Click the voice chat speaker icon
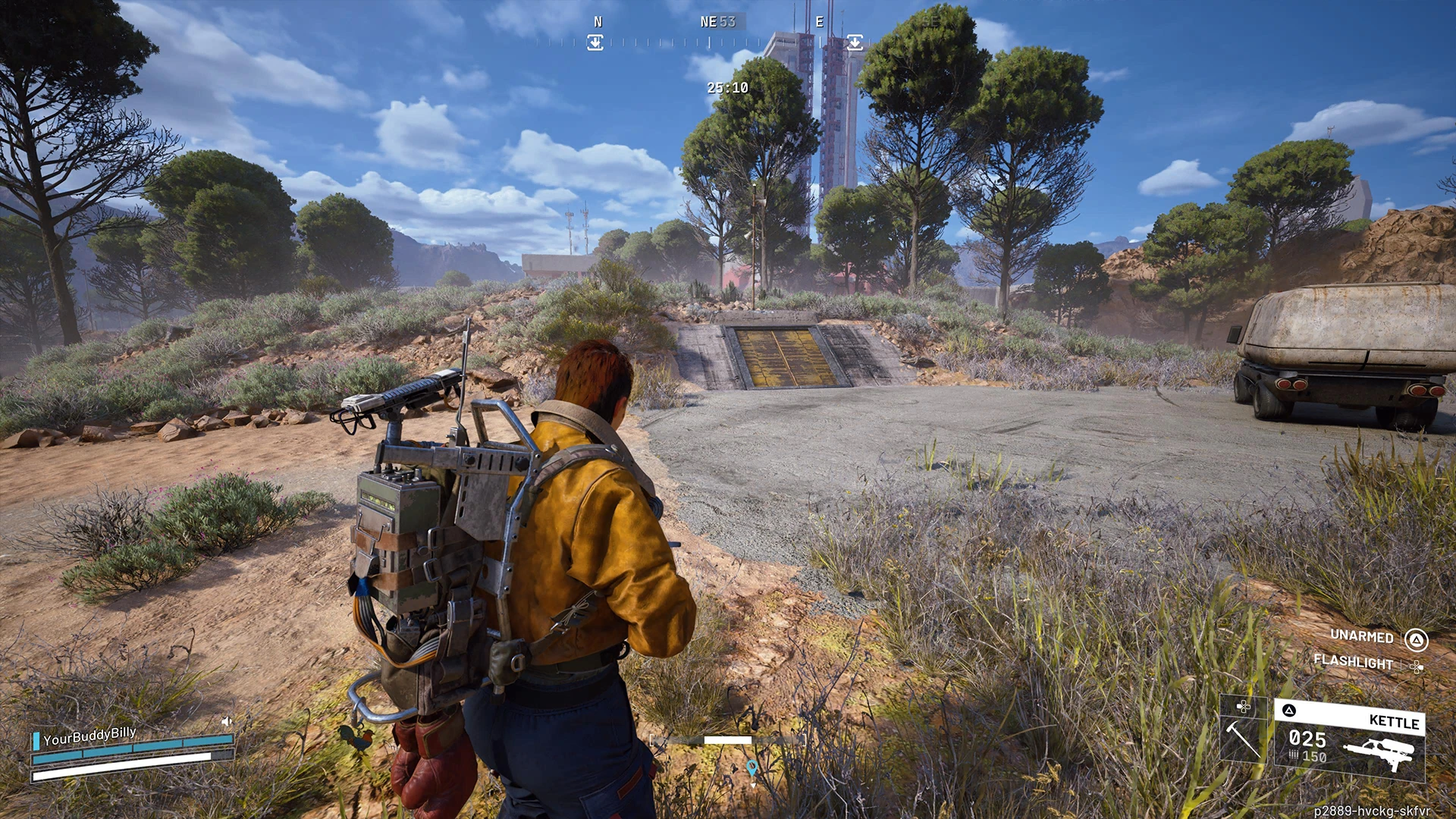 tap(226, 721)
